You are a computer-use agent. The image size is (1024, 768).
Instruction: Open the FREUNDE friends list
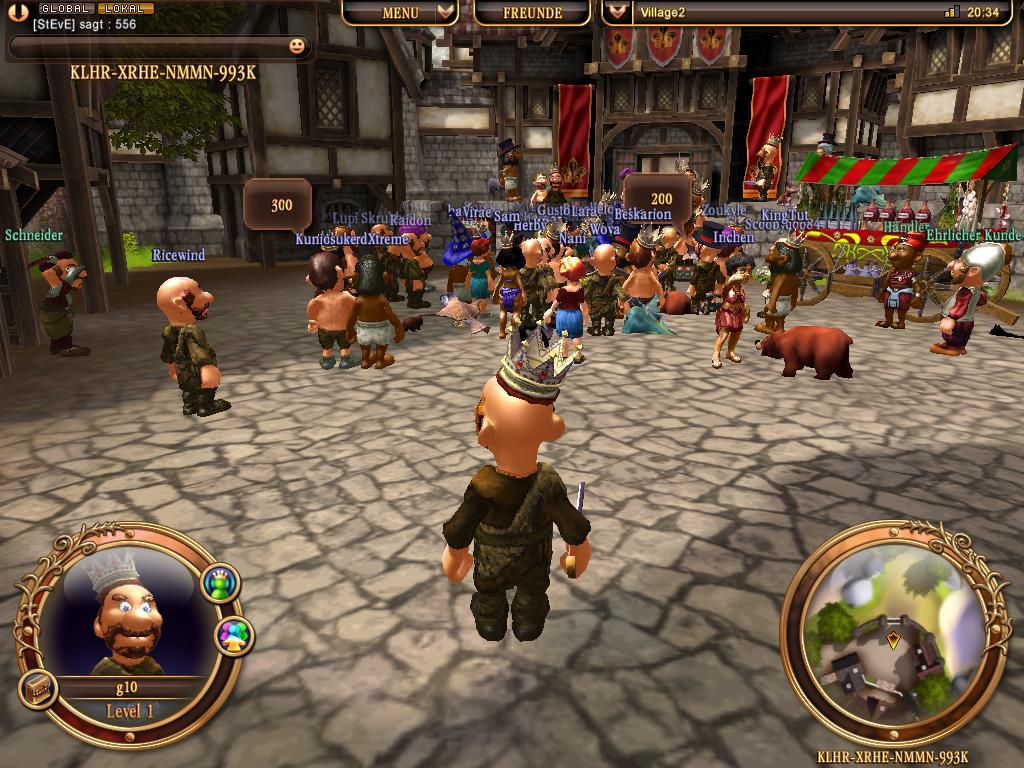point(531,13)
